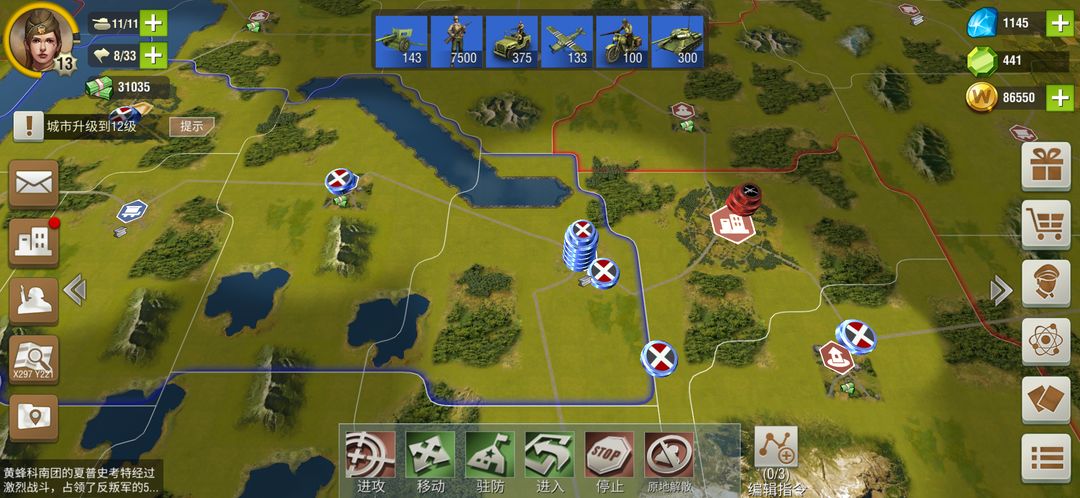
Task: Open the gift box rewards
Action: (1045, 166)
